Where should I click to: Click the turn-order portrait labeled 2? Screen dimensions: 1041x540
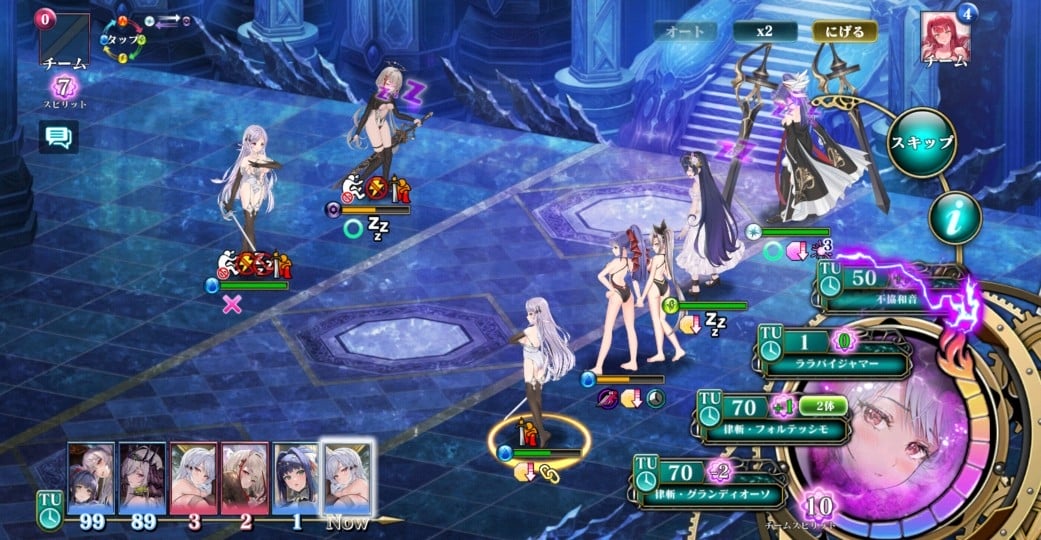(x=244, y=477)
